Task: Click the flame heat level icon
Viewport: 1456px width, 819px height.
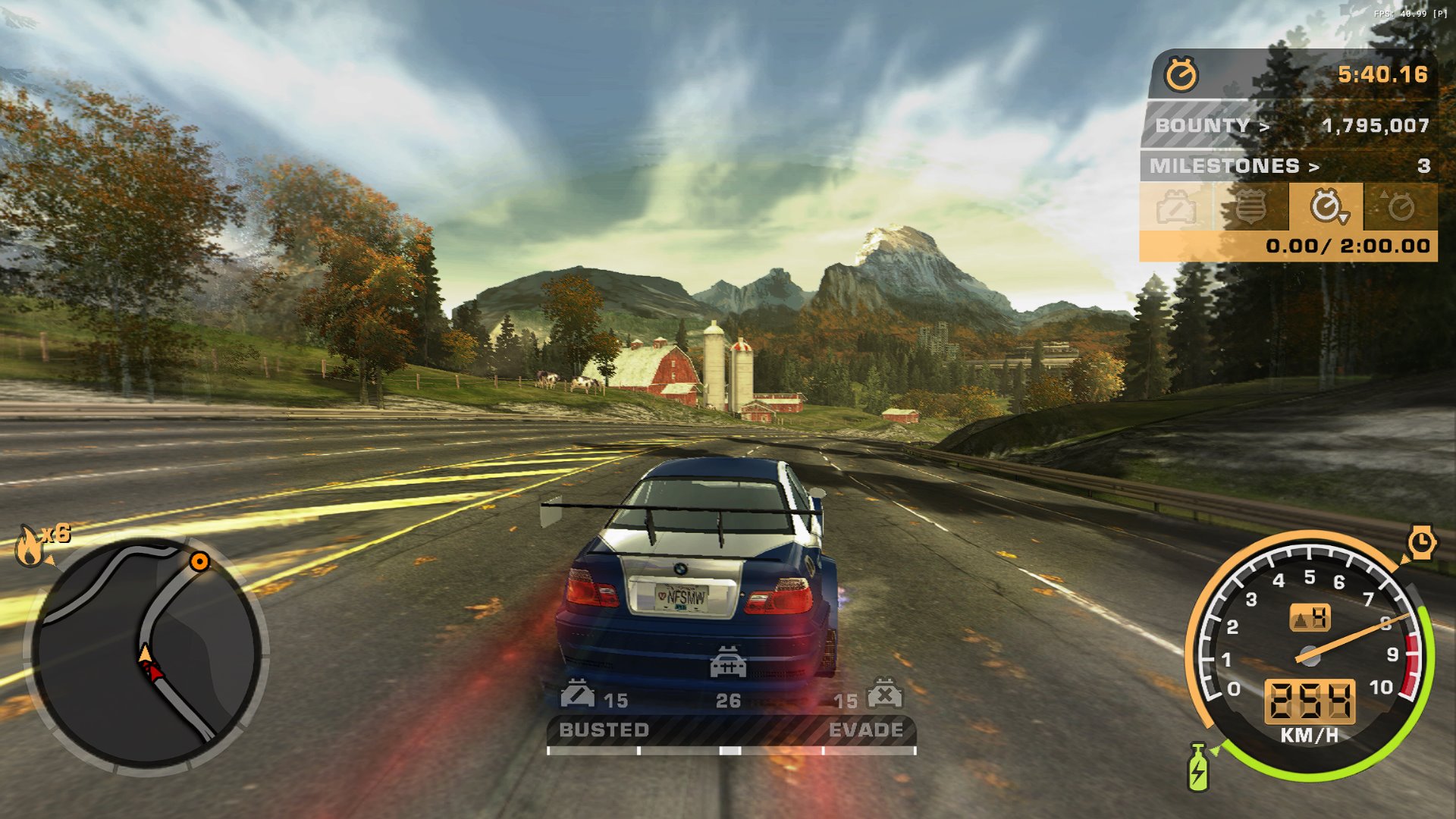Action: [x=30, y=545]
